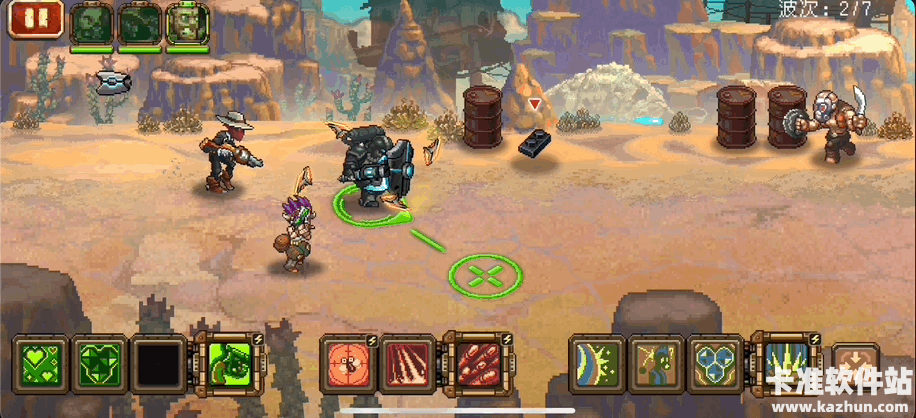Activate the green hearts skill

(41, 360)
